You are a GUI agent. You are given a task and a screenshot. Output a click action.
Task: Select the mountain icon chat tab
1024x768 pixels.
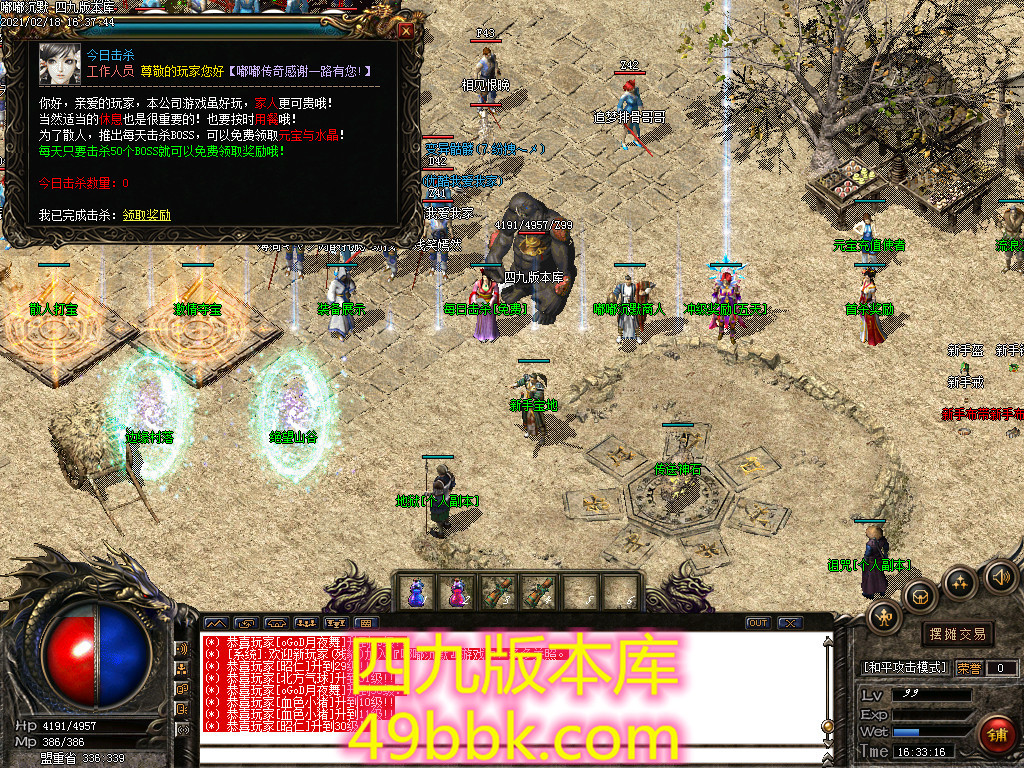(x=216, y=623)
